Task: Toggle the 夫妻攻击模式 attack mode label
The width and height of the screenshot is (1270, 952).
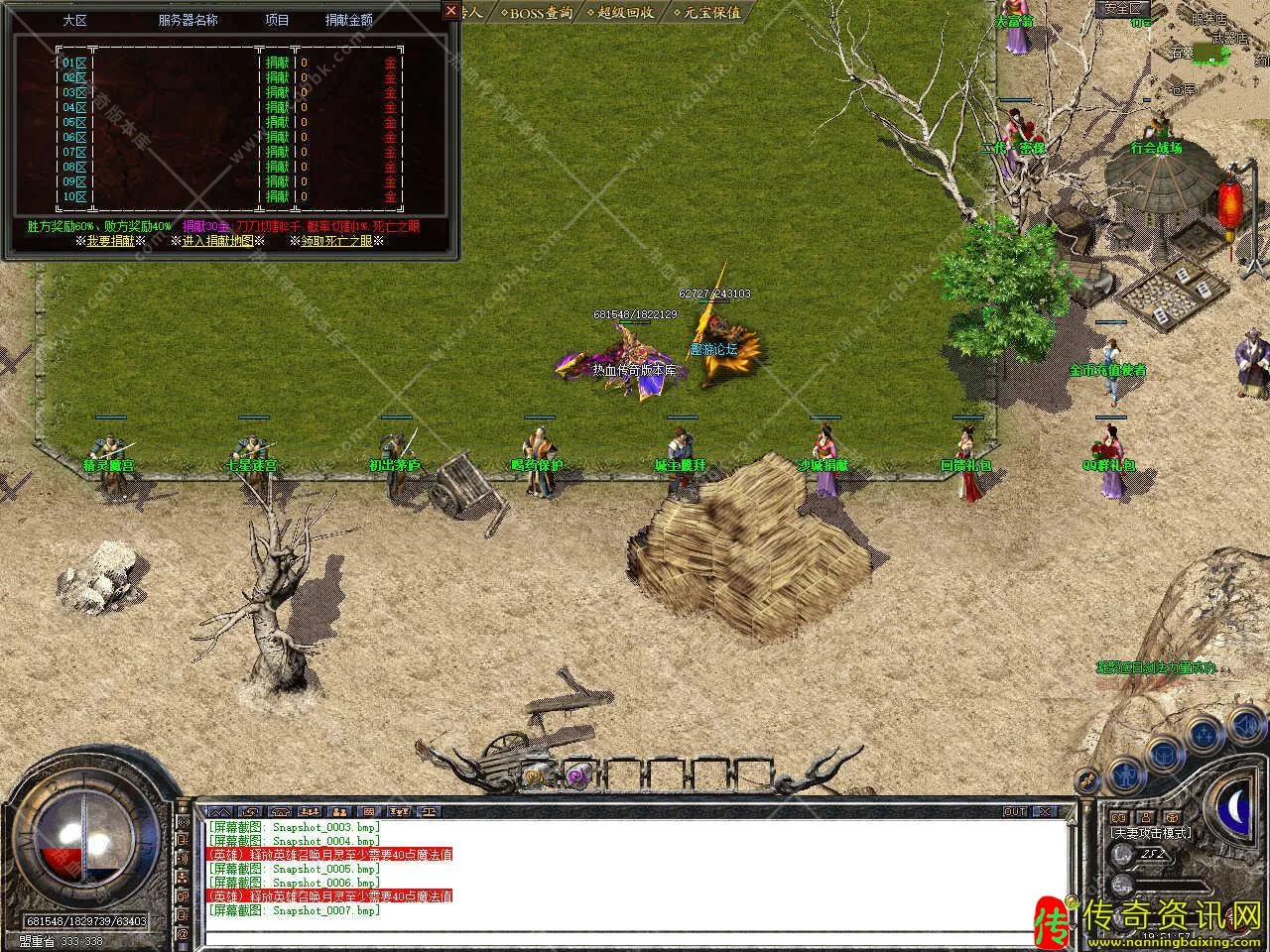Action: point(1151,833)
